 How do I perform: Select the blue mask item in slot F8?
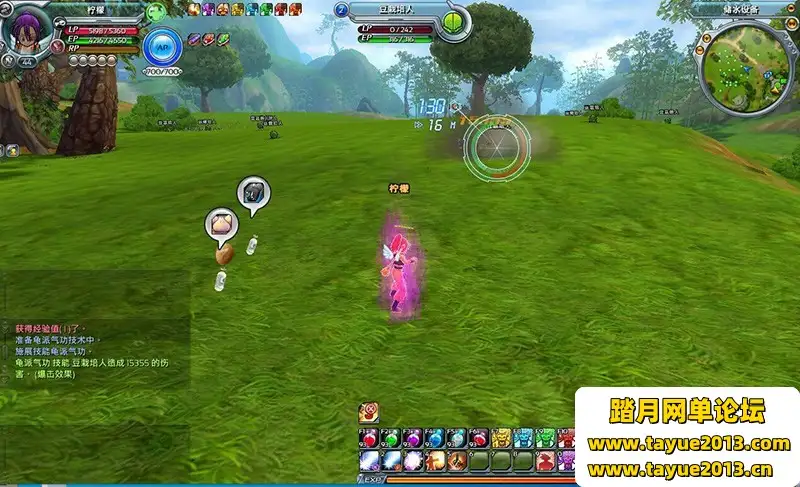523,438
